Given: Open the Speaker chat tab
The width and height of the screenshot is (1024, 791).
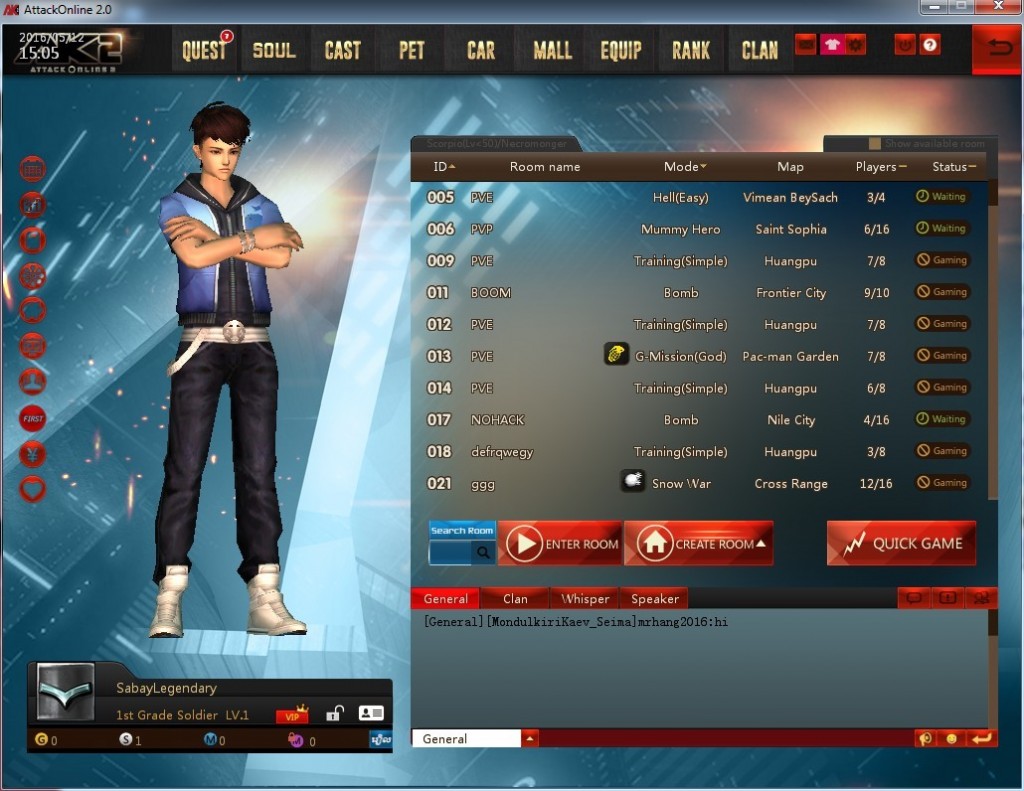Looking at the screenshot, I should 655,599.
